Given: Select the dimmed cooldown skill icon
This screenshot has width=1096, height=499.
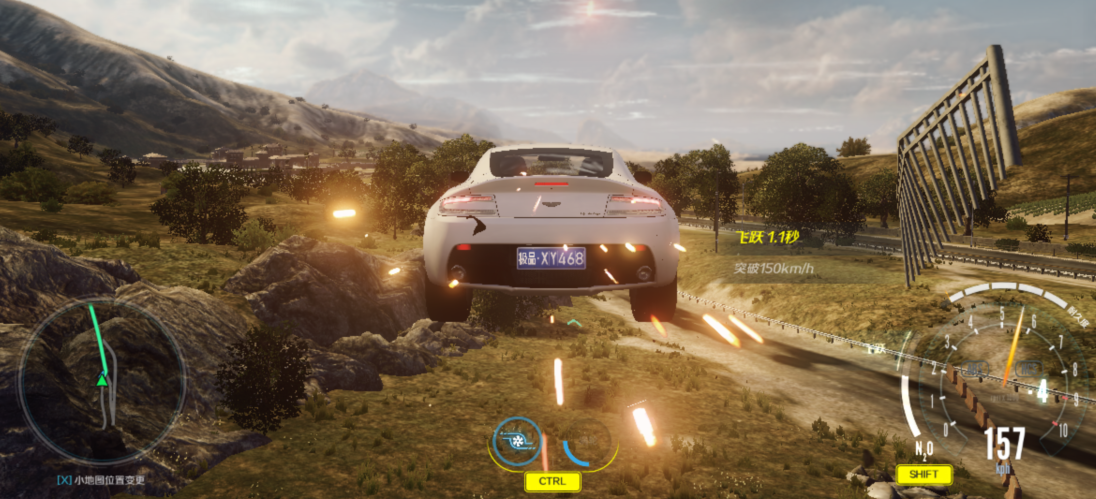Looking at the screenshot, I should (x=587, y=441).
